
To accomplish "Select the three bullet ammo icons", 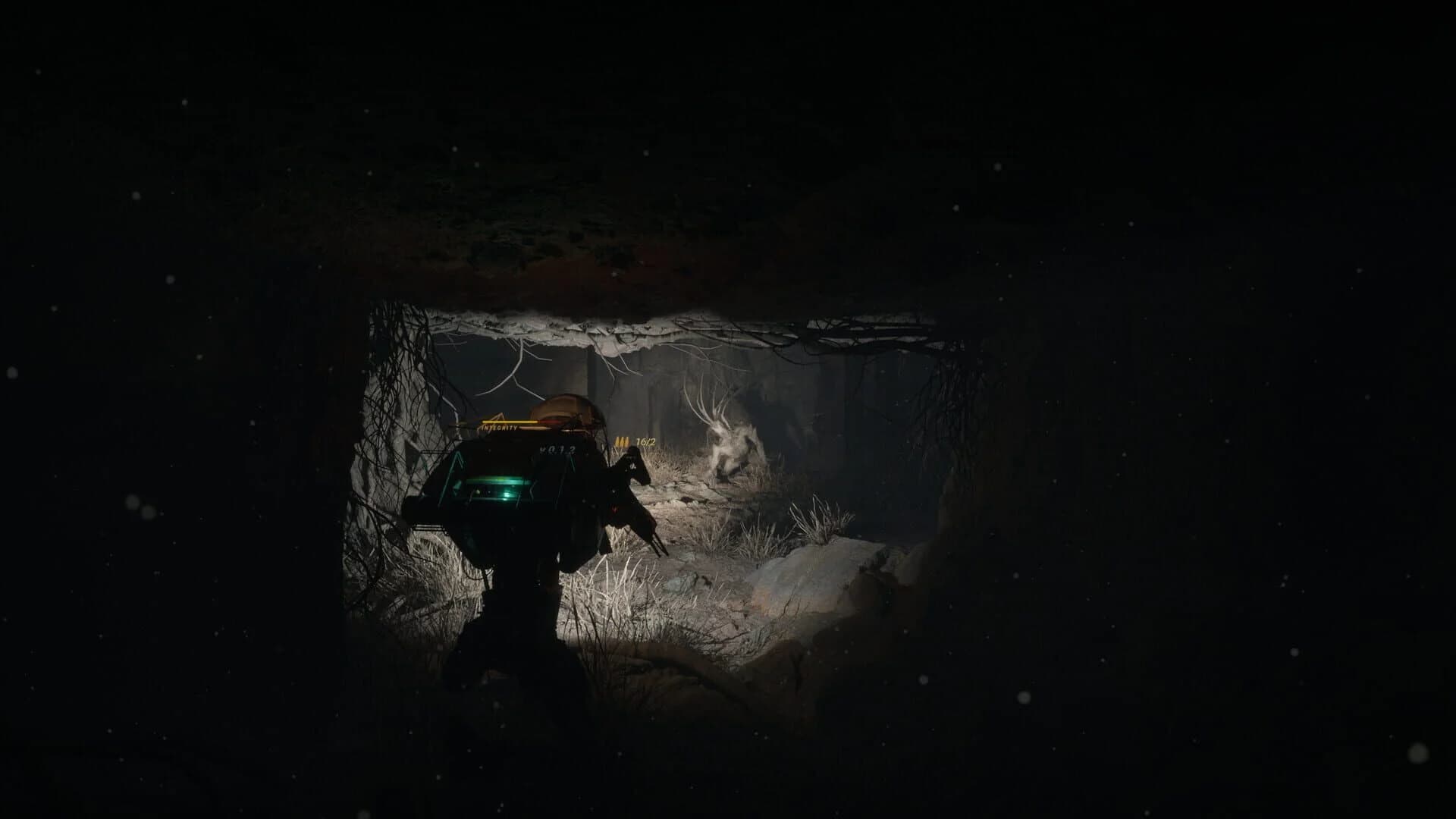I will [622, 442].
